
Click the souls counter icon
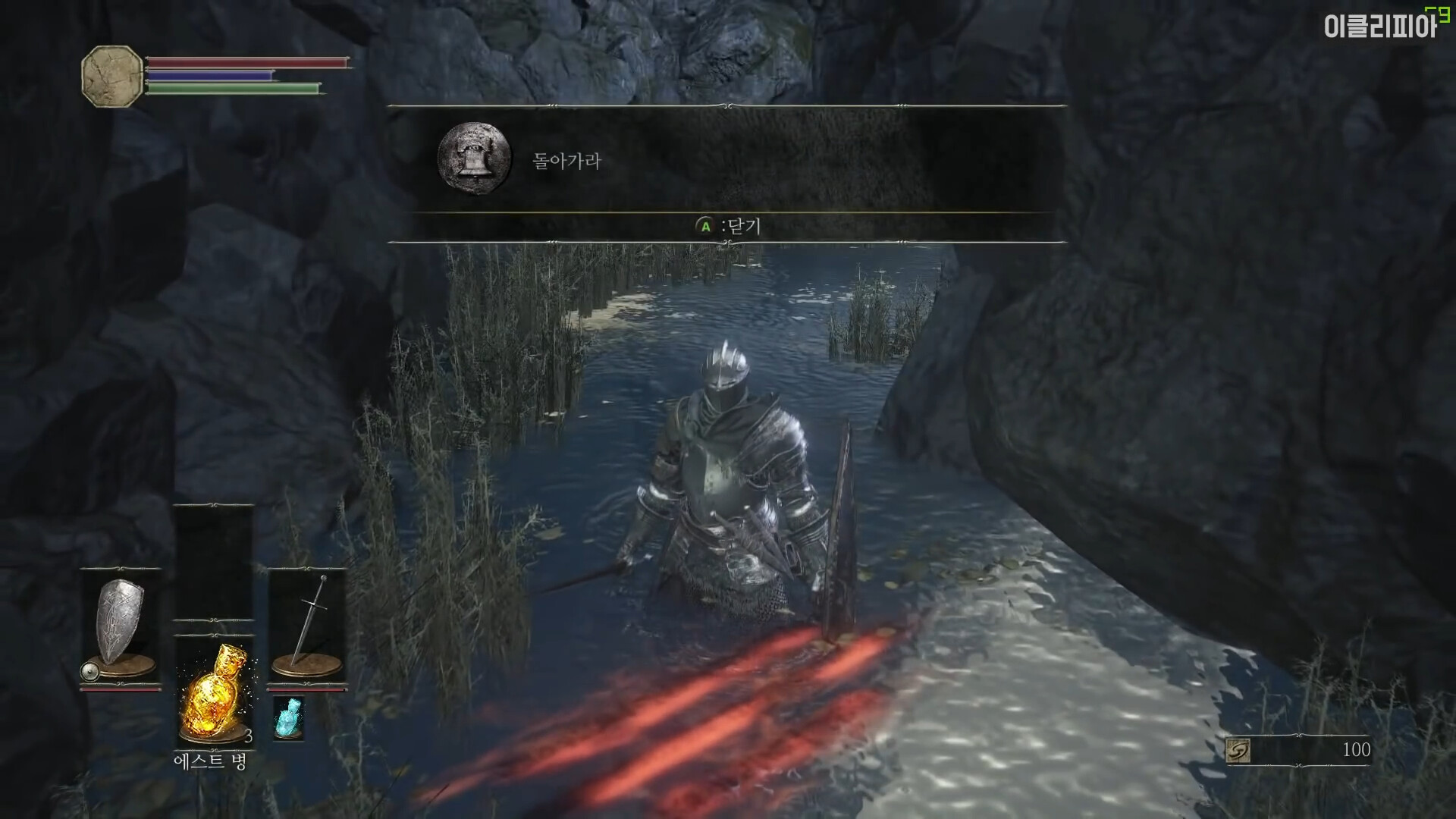pos(1238,750)
